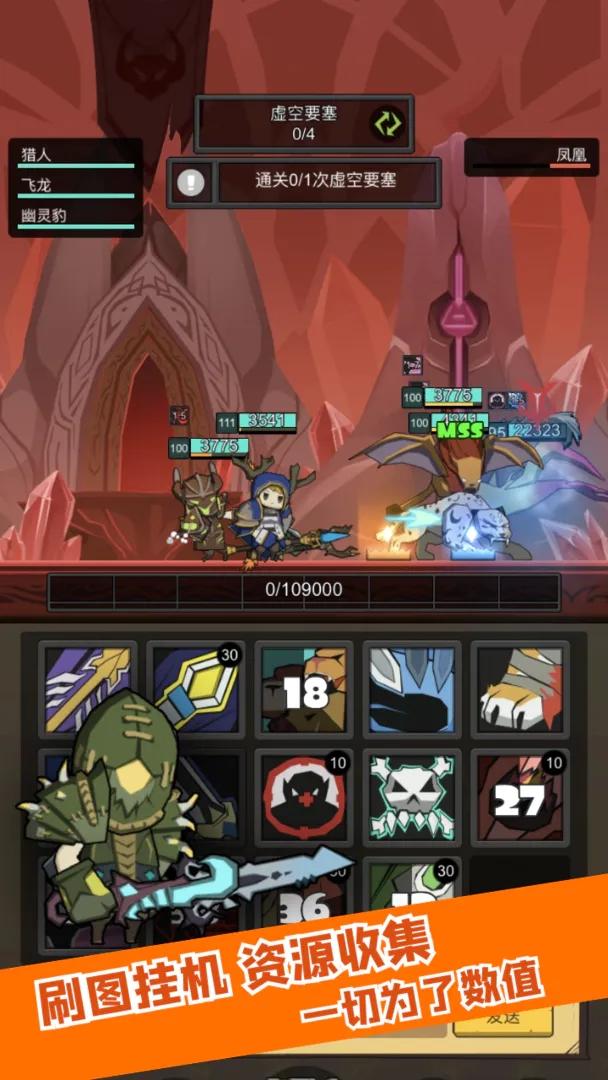Image resolution: width=608 pixels, height=1080 pixels.
Task: Target the 凤凰 enemy name panel
Action: coord(530,157)
